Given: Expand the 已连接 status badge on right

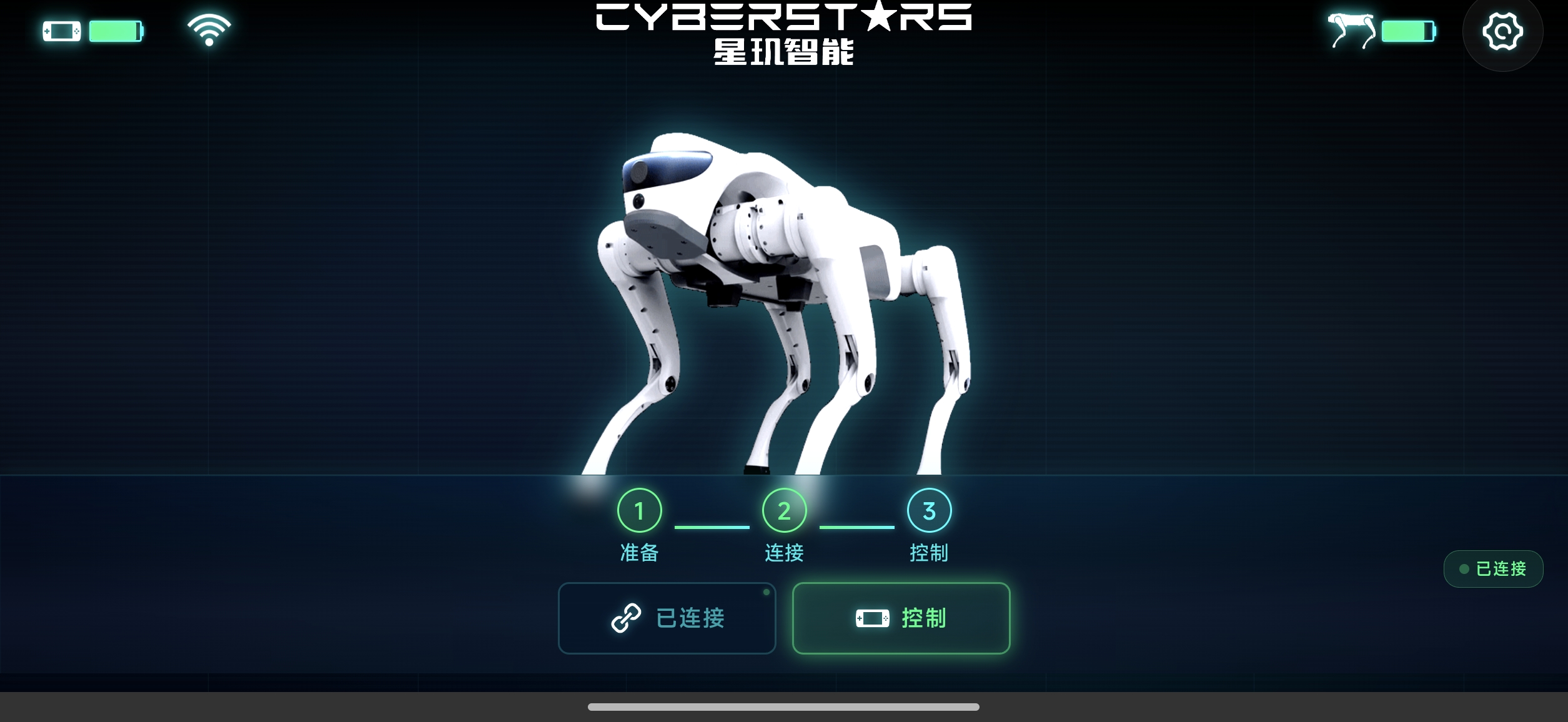Looking at the screenshot, I should pos(1494,568).
